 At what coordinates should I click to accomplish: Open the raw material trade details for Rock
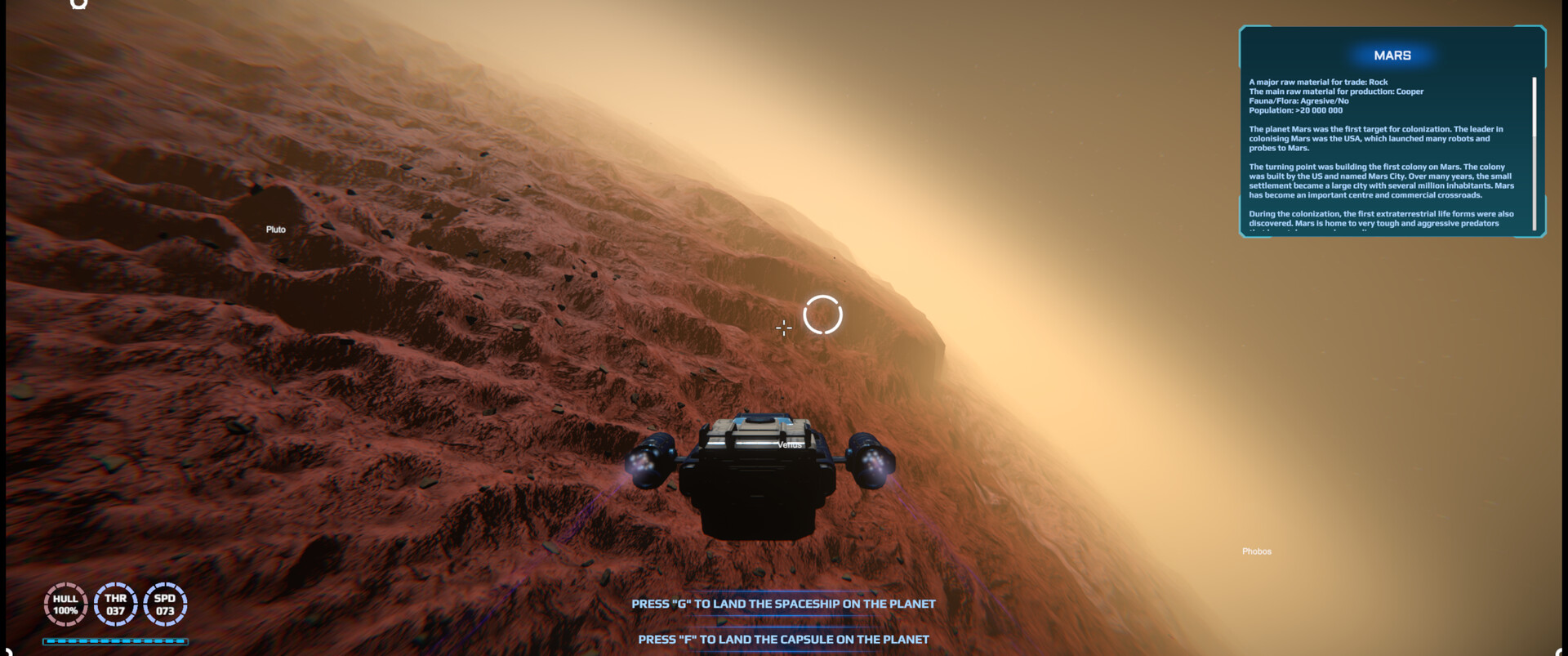1317,82
